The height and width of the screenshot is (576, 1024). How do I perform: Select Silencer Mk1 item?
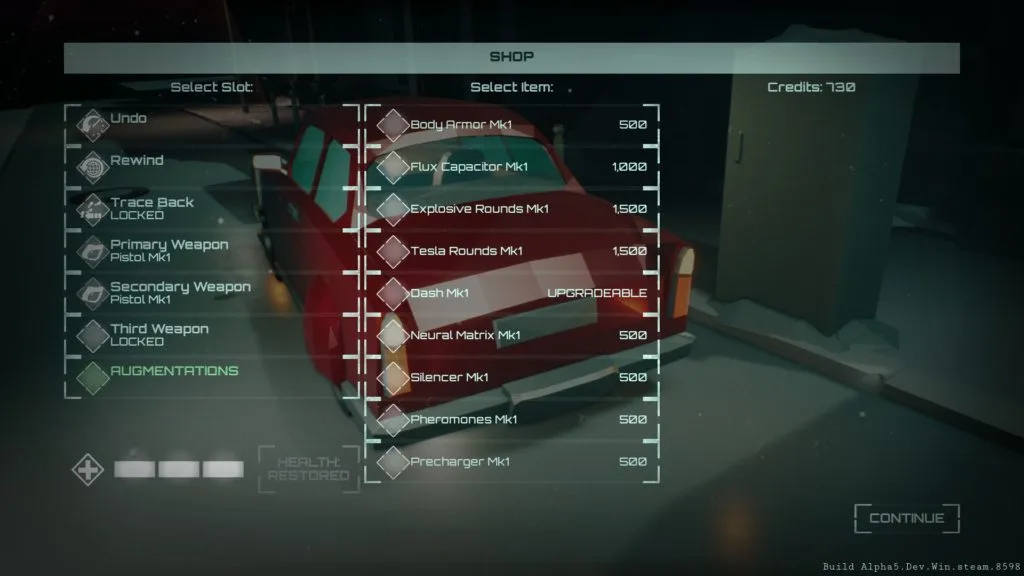pyautogui.click(x=511, y=377)
